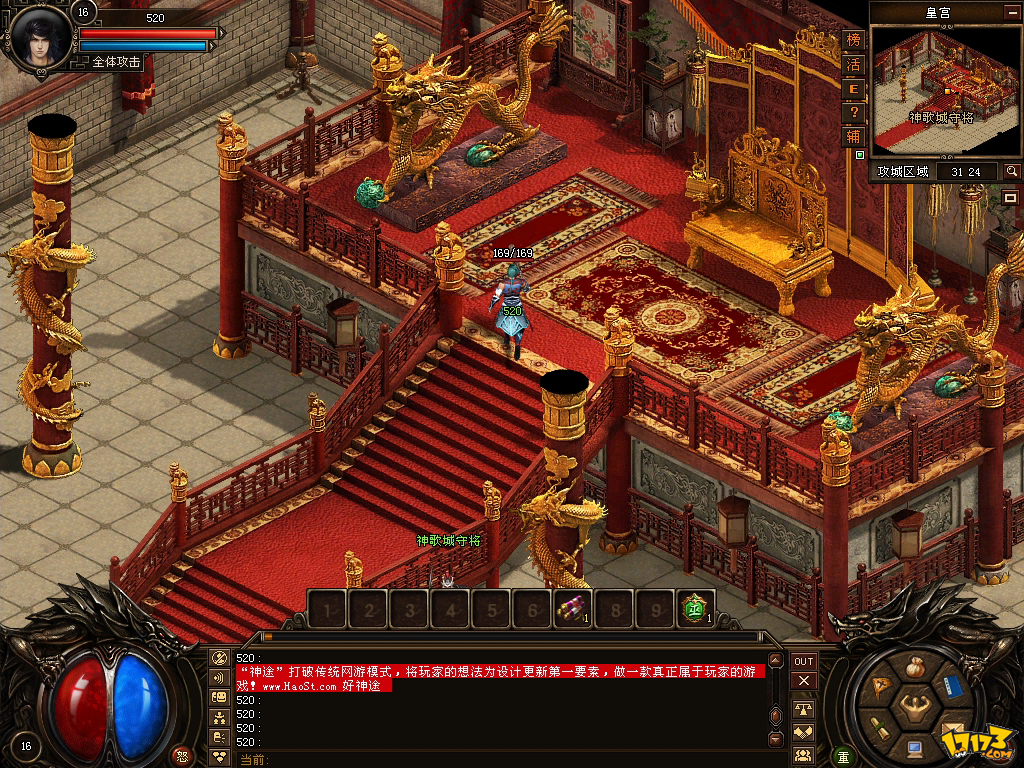
Task: Open the 辅 assist button
Action: click(853, 136)
